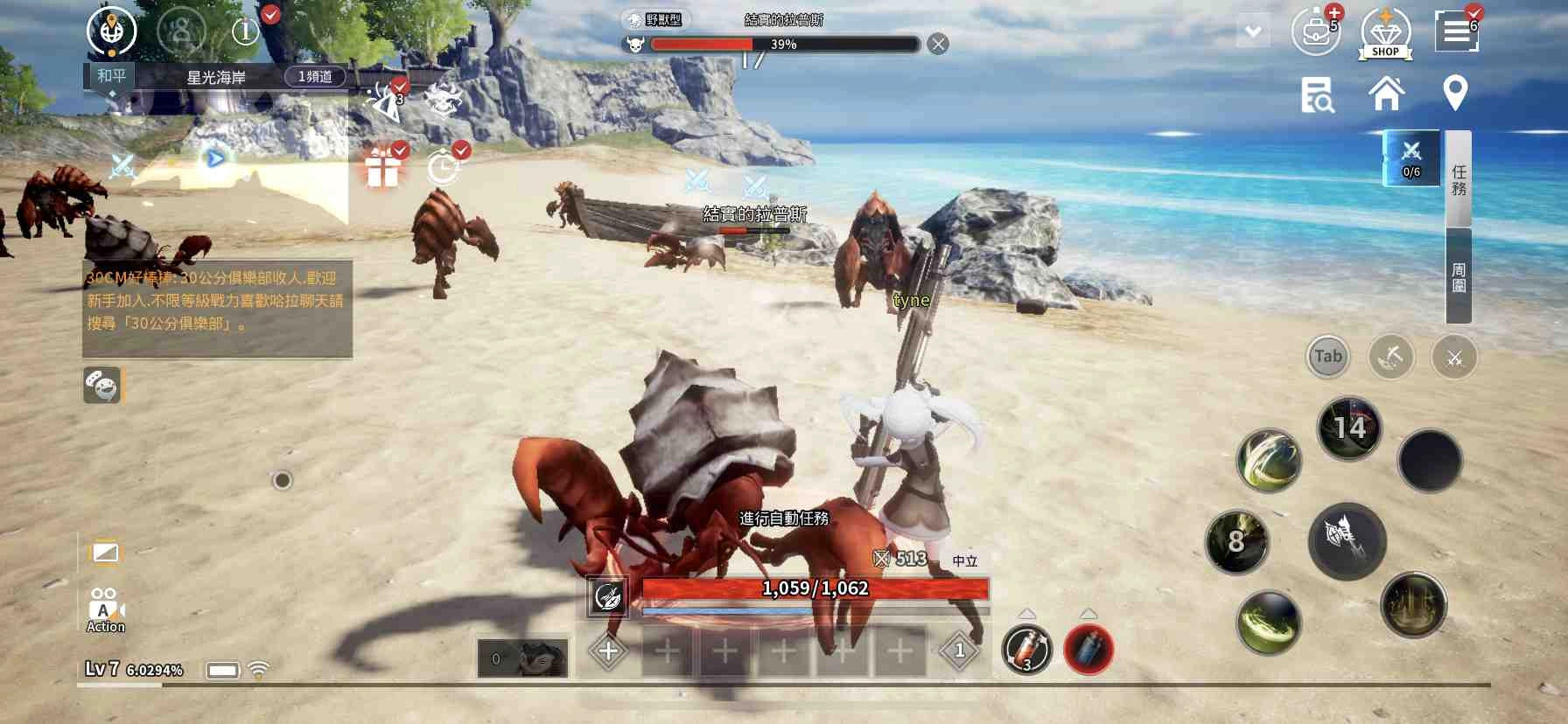This screenshot has width=1568, height=724.
Task: Switch to the 任務 quest tab
Action: (x=1459, y=179)
